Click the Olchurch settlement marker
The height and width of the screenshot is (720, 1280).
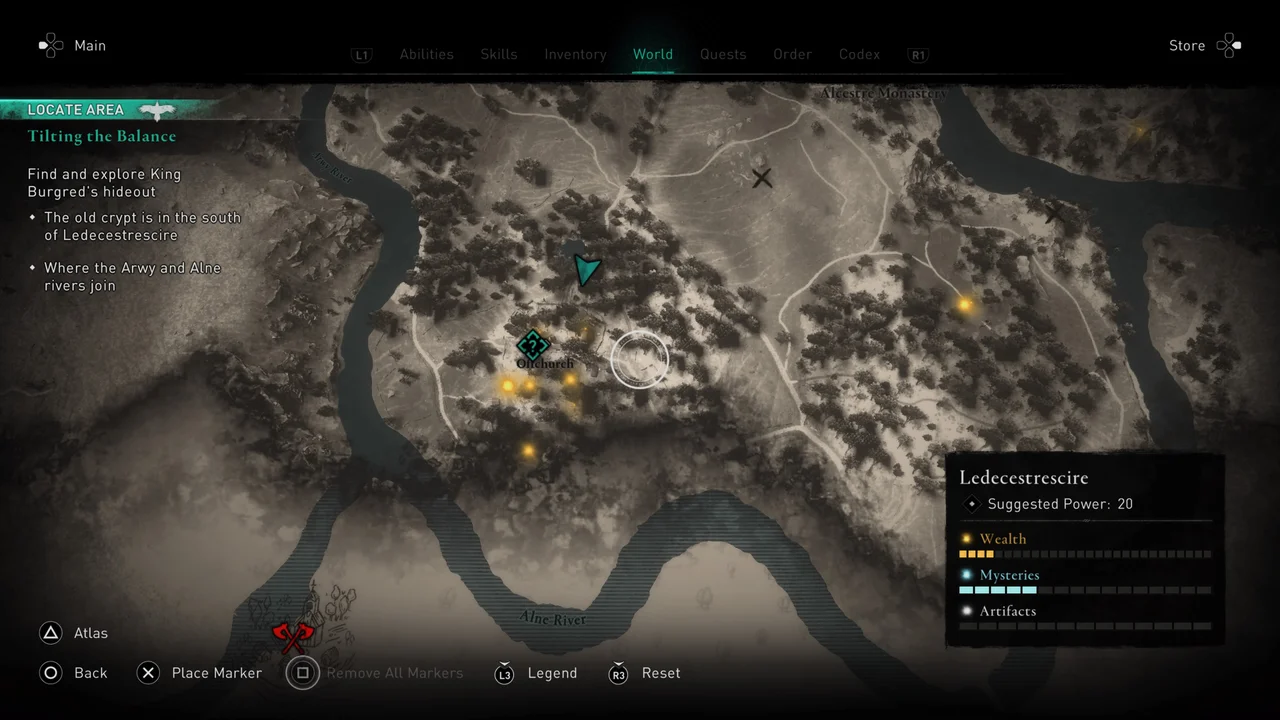(x=533, y=346)
